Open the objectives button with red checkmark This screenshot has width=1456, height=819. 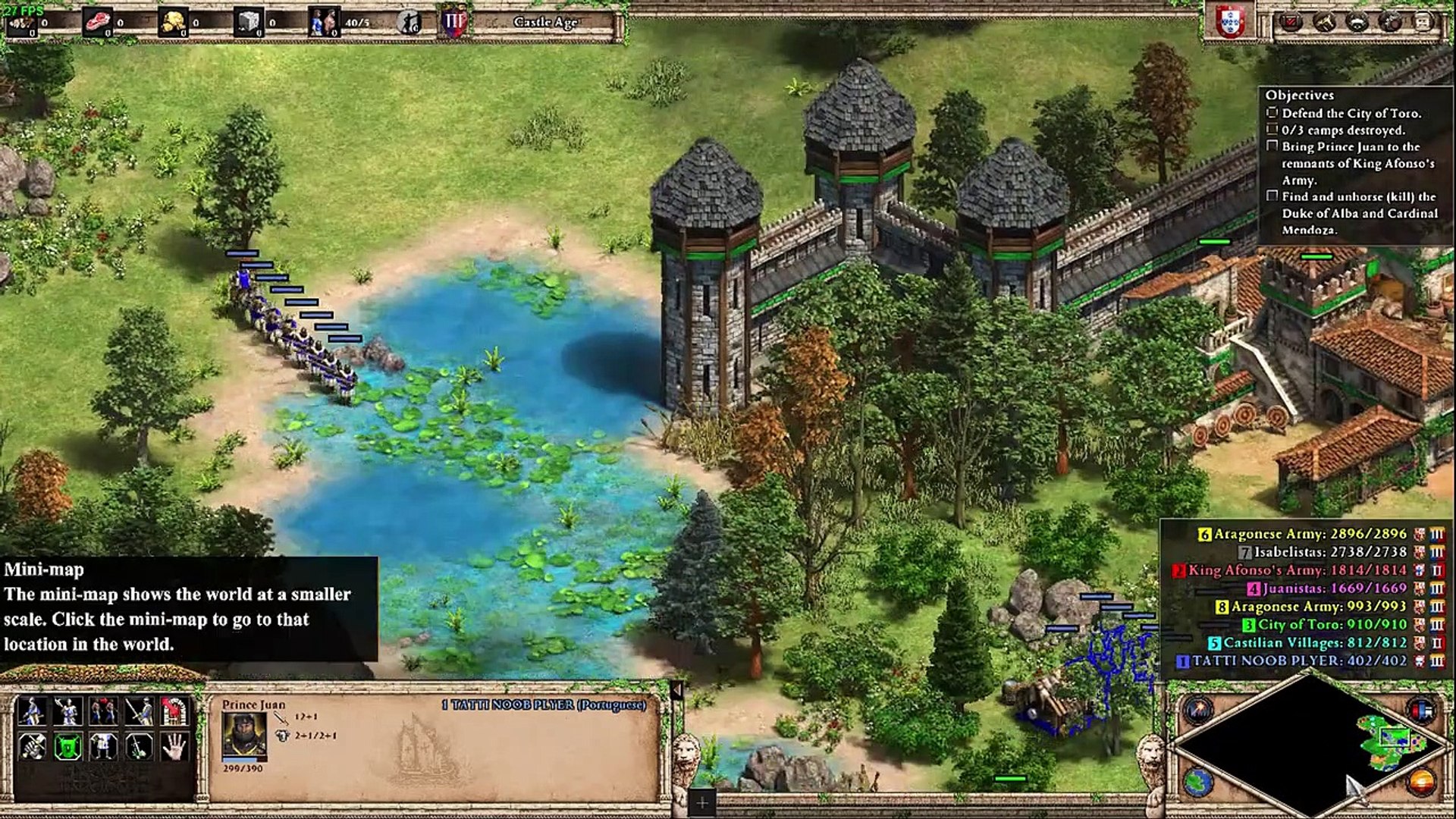[x=1291, y=21]
